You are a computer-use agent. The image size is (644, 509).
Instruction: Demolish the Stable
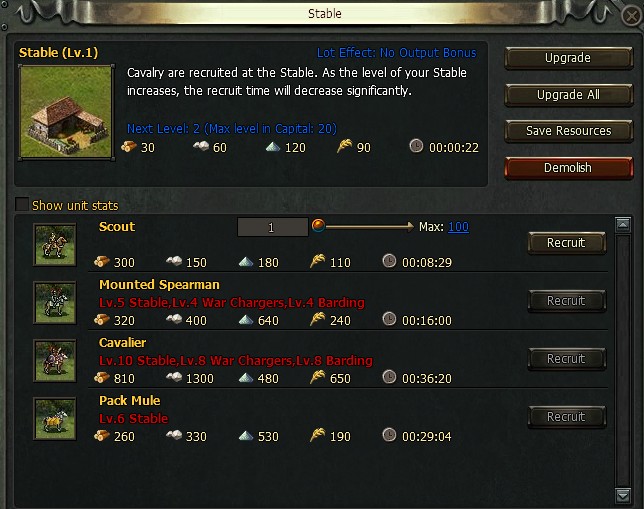[567, 168]
